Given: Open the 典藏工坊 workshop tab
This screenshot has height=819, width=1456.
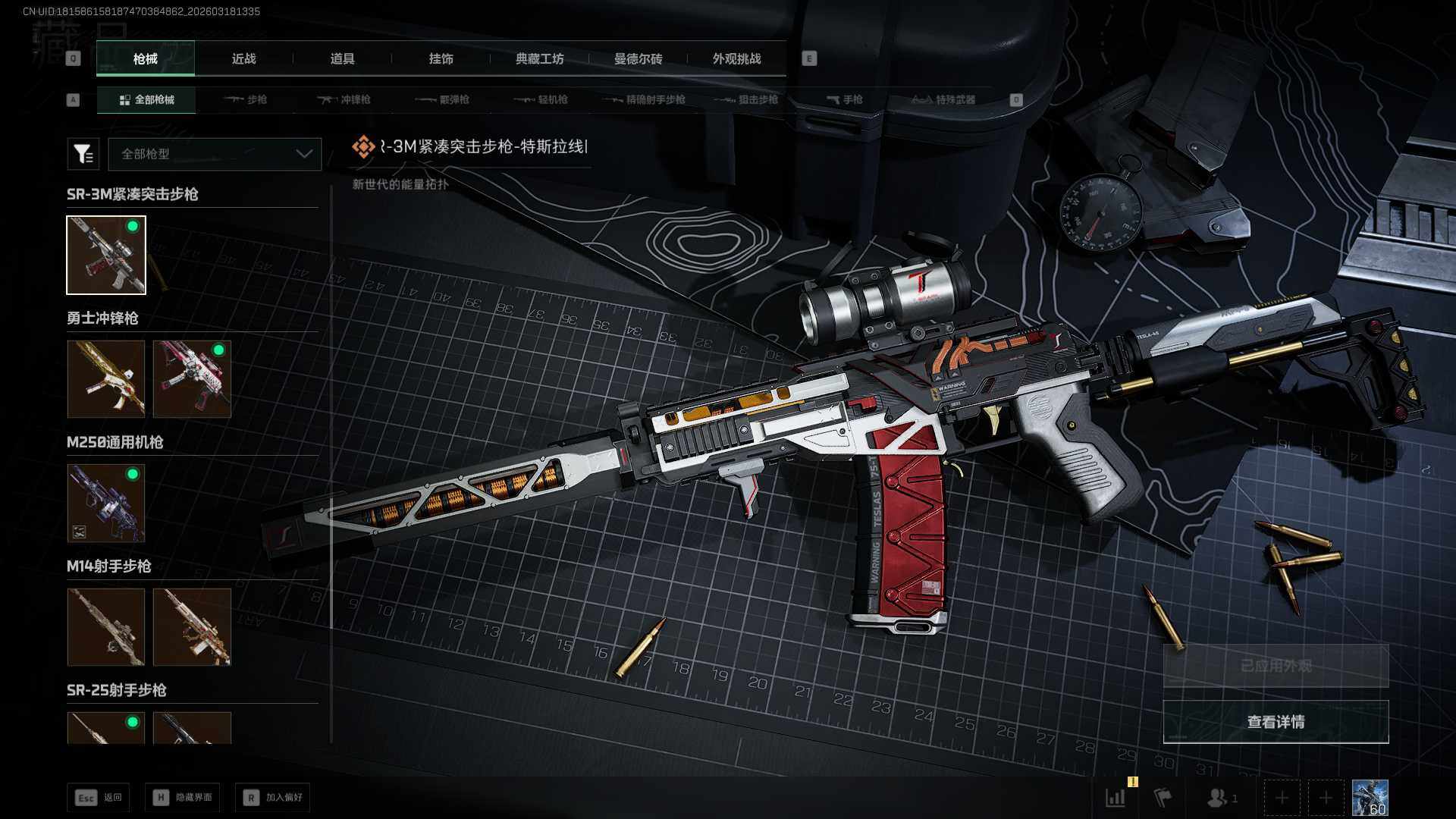Looking at the screenshot, I should click(539, 59).
